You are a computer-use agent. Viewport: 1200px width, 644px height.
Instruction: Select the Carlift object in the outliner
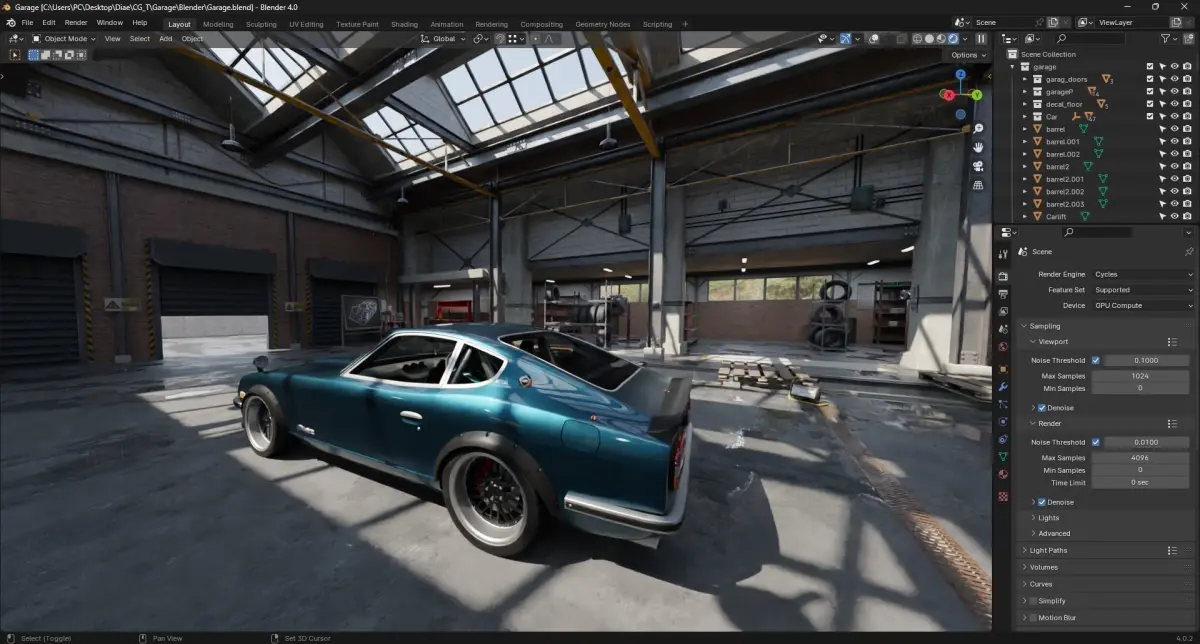1058,216
